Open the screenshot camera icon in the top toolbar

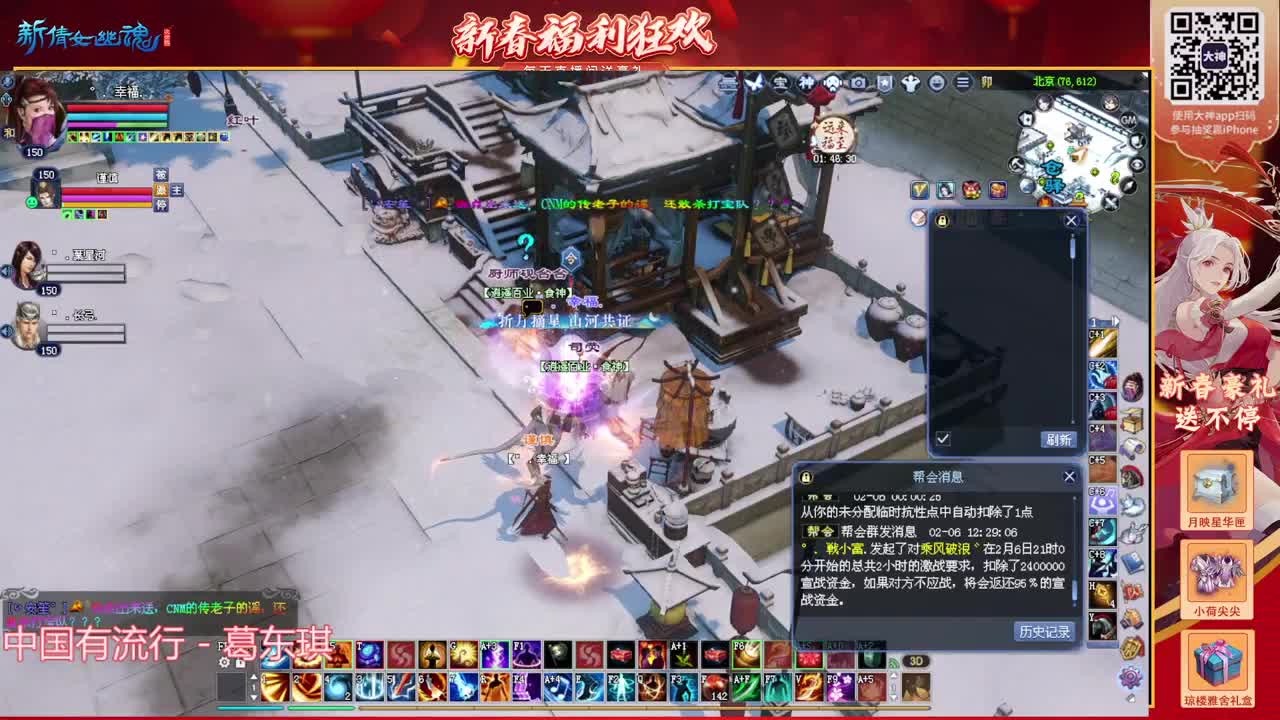(857, 83)
